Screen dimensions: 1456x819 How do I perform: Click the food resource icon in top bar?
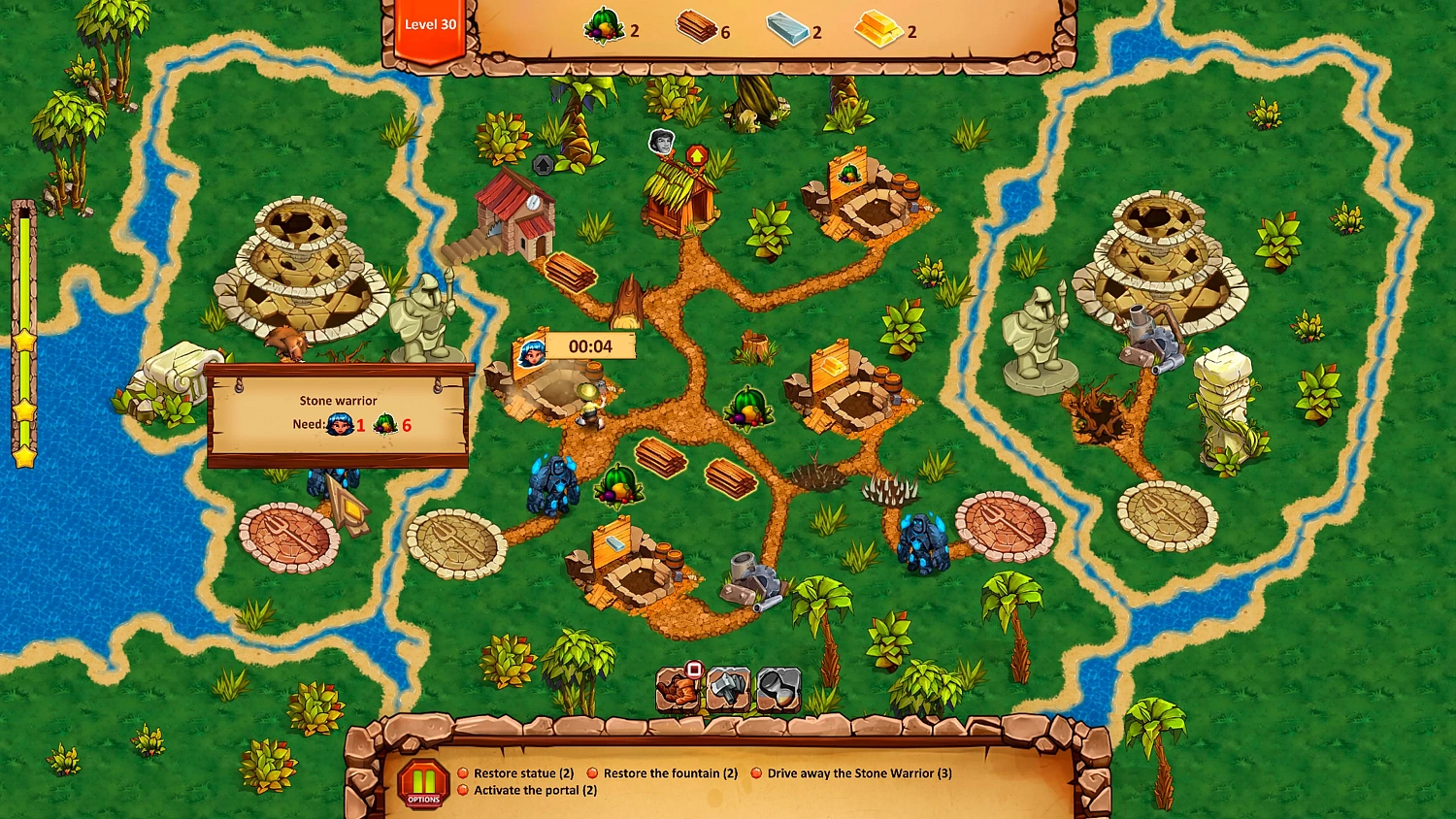point(604,27)
